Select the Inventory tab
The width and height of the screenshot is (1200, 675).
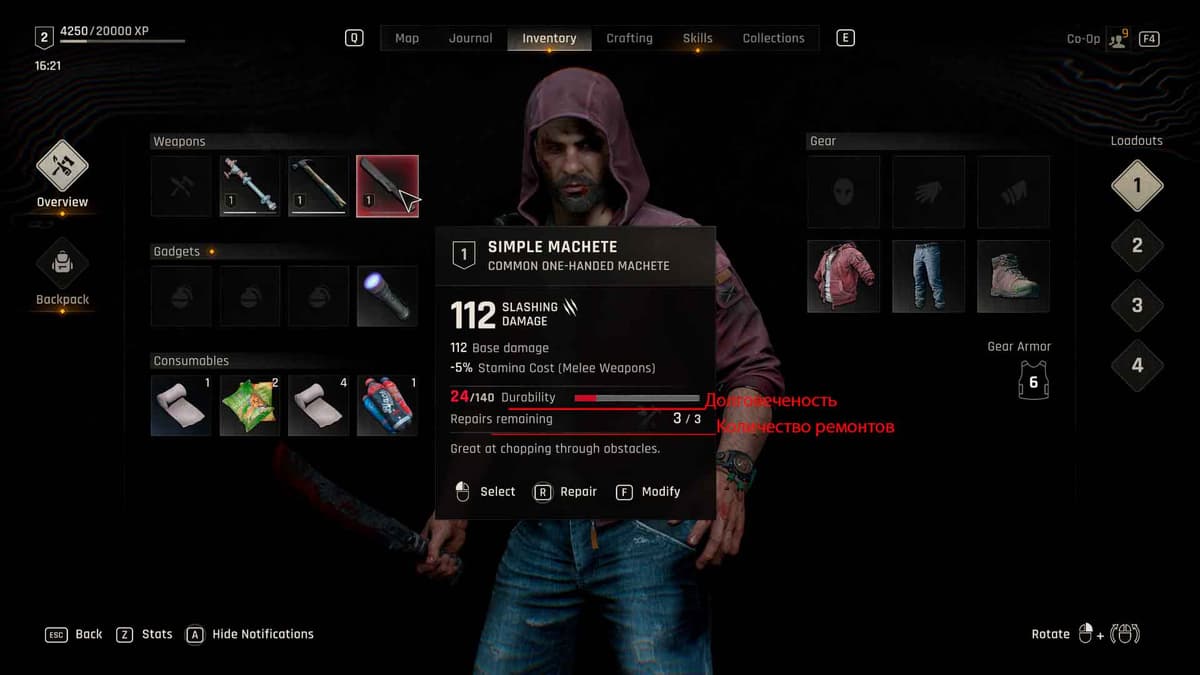pyautogui.click(x=549, y=38)
